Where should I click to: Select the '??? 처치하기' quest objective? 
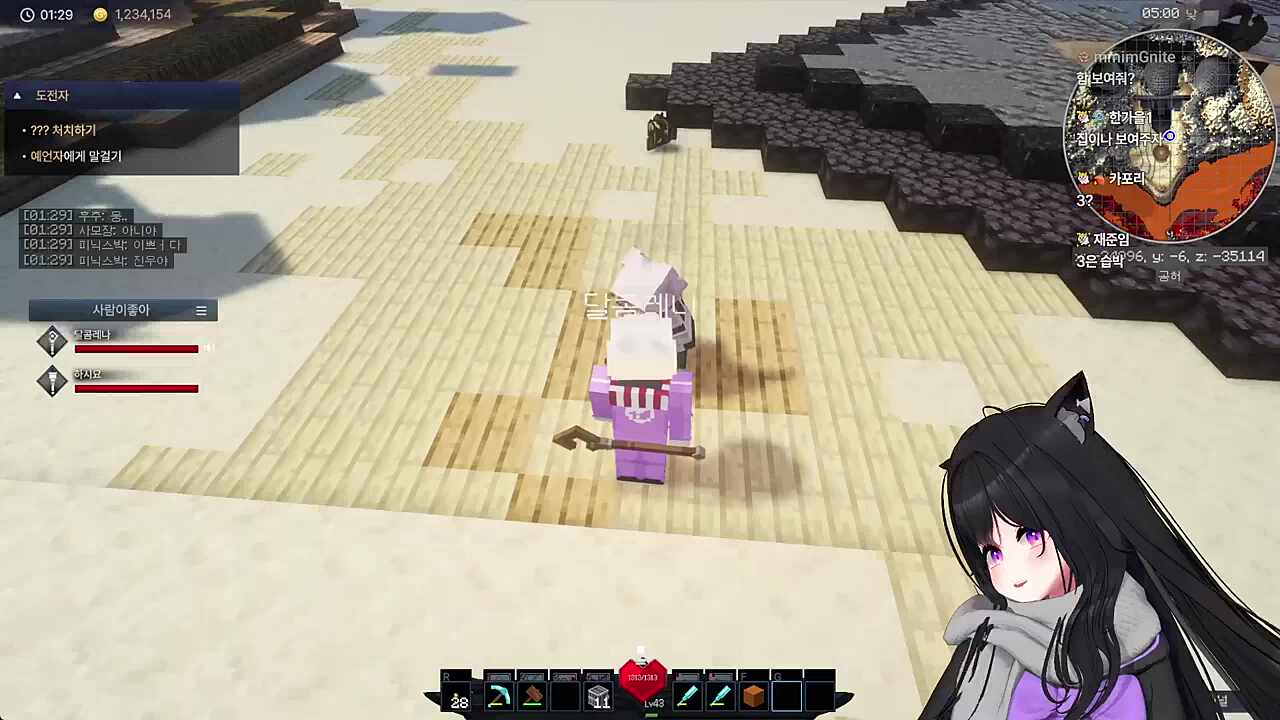[x=63, y=130]
